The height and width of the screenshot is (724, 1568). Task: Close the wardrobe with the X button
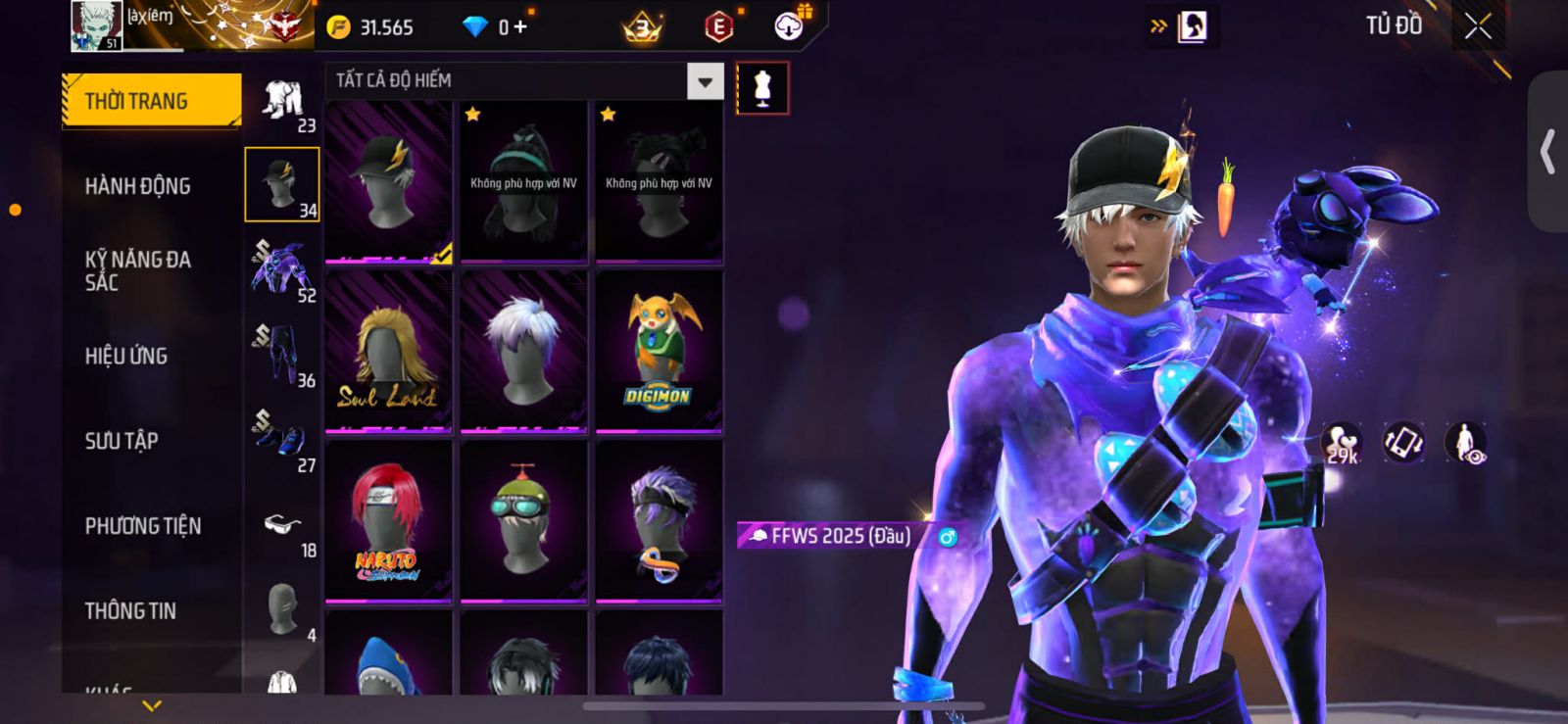1478,26
